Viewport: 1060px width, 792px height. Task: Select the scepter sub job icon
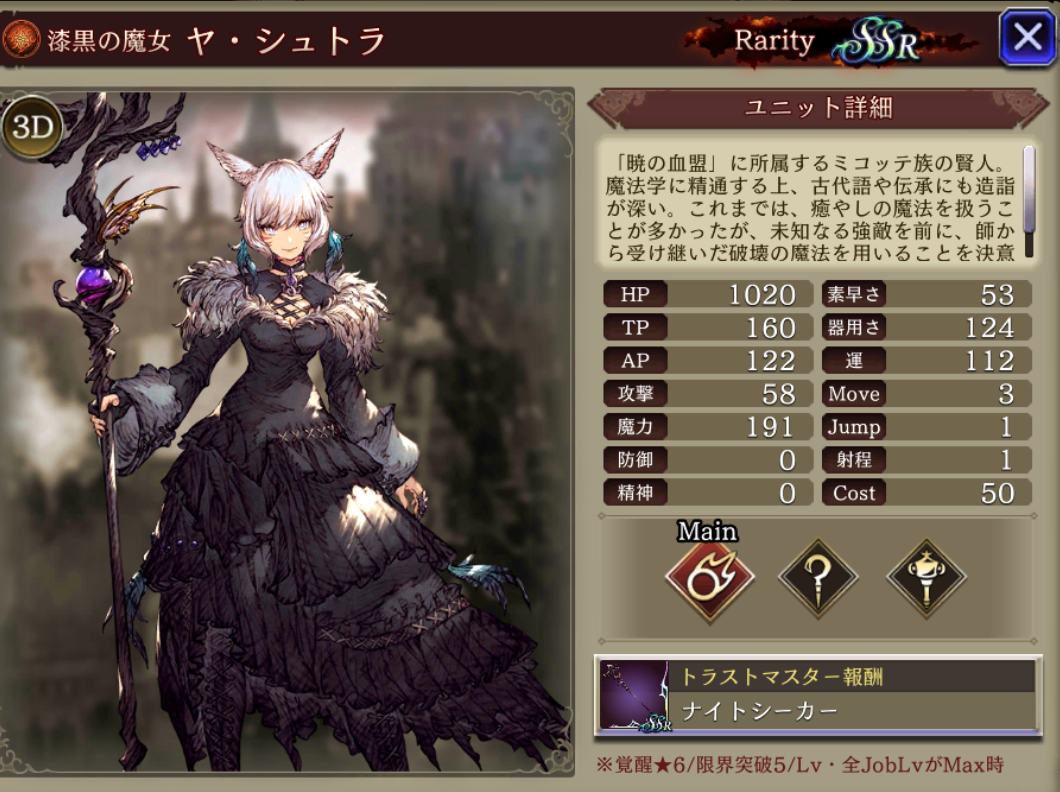click(x=926, y=577)
